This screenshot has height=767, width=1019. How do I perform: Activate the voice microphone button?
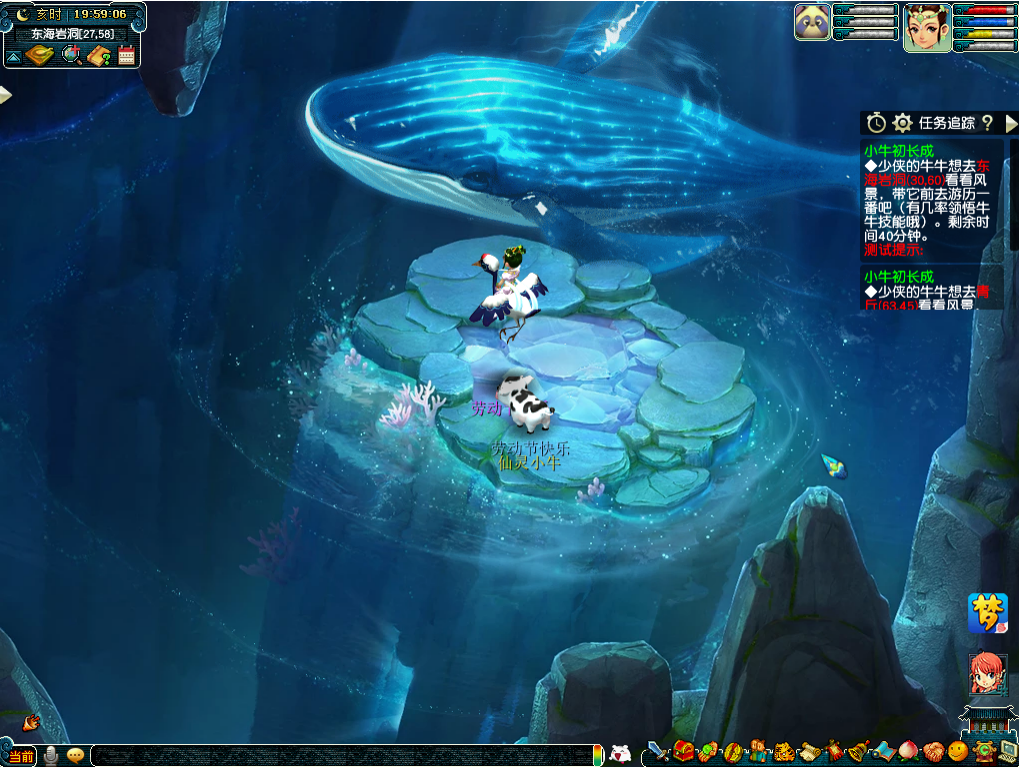pos(50,755)
